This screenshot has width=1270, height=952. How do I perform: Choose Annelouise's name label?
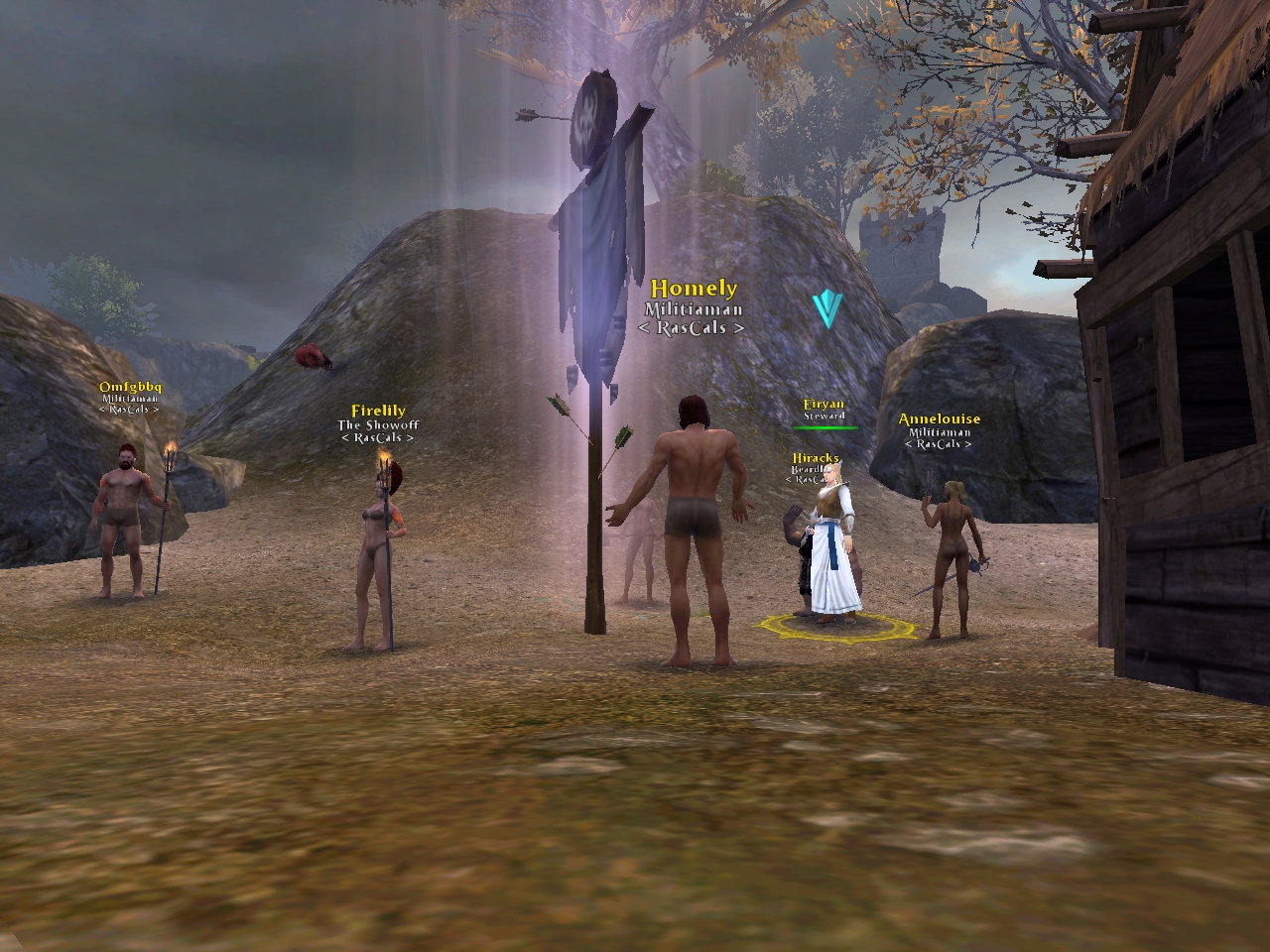939,419
